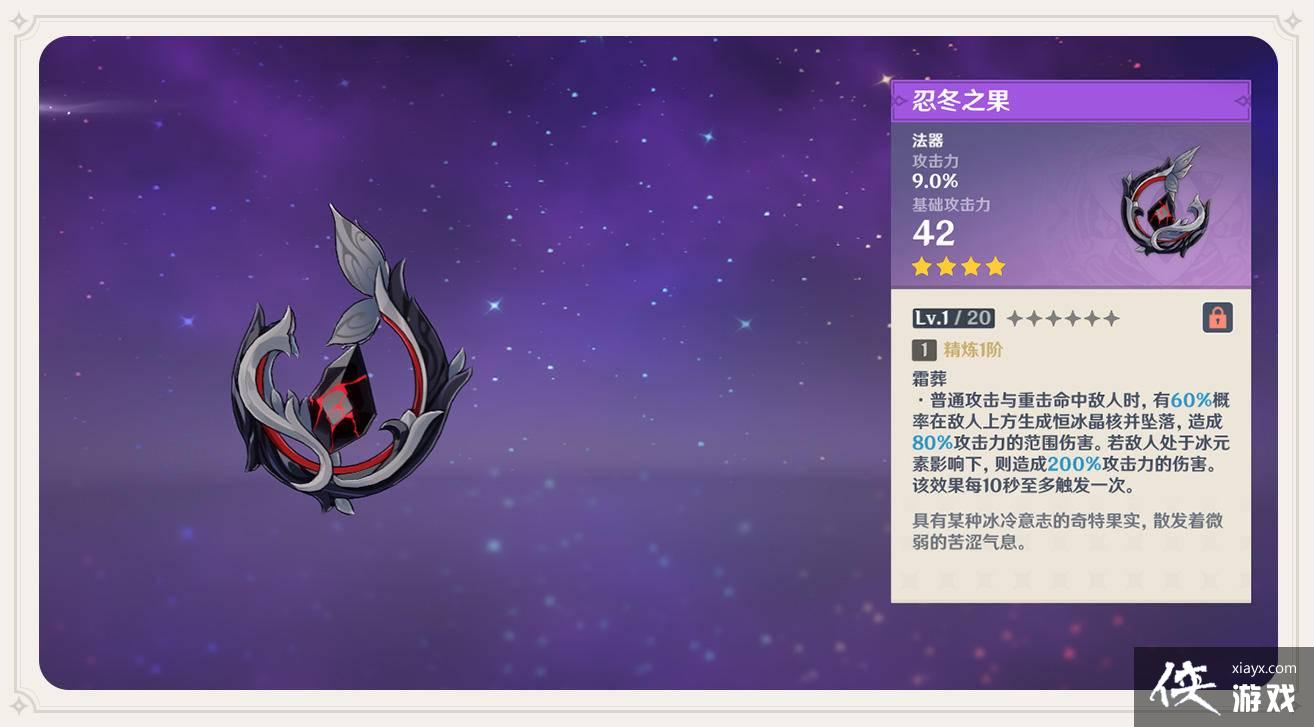Image resolution: width=1314 pixels, height=727 pixels.
Task: Click the first yellow rarity star
Action: tap(919, 266)
